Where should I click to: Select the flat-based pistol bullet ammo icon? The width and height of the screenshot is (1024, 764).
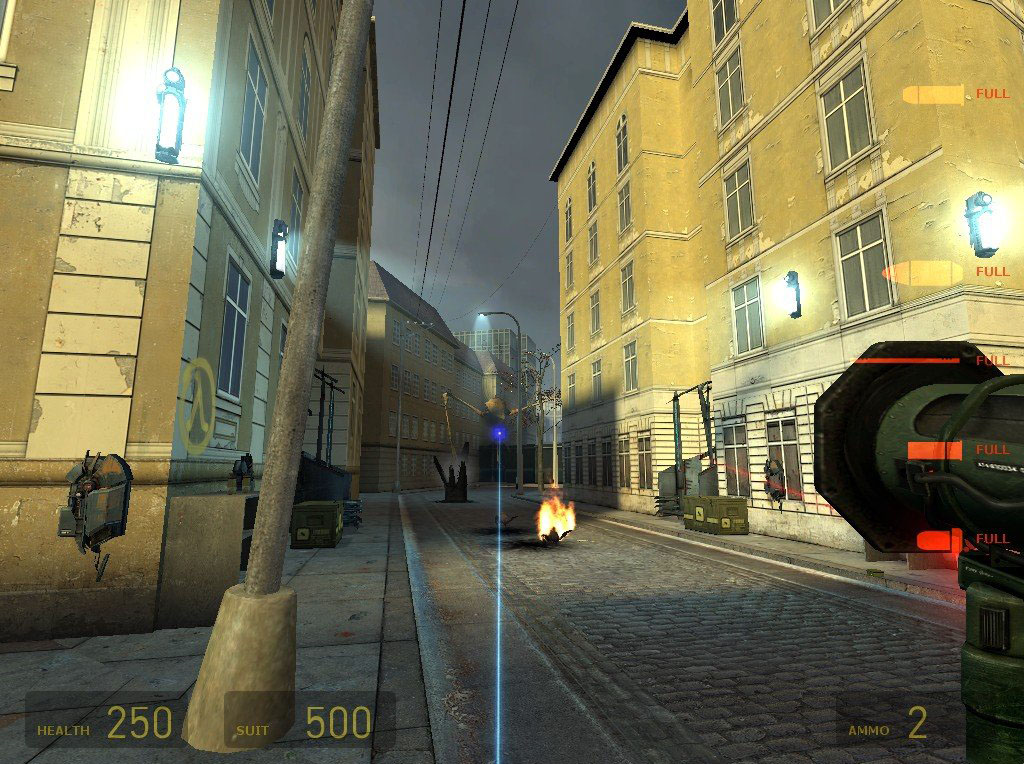coord(933,95)
